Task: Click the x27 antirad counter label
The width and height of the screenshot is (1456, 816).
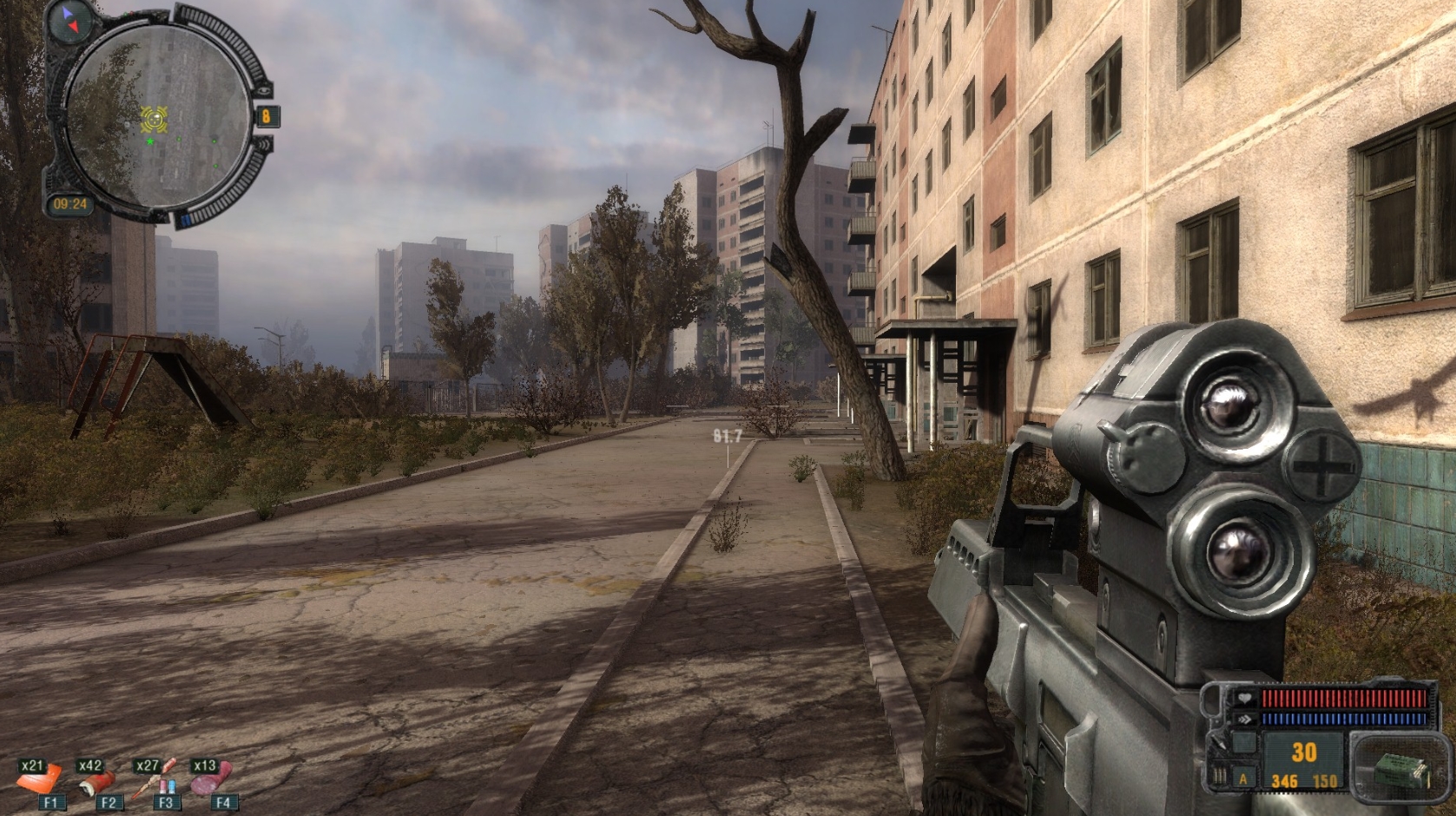Action: coord(148,767)
